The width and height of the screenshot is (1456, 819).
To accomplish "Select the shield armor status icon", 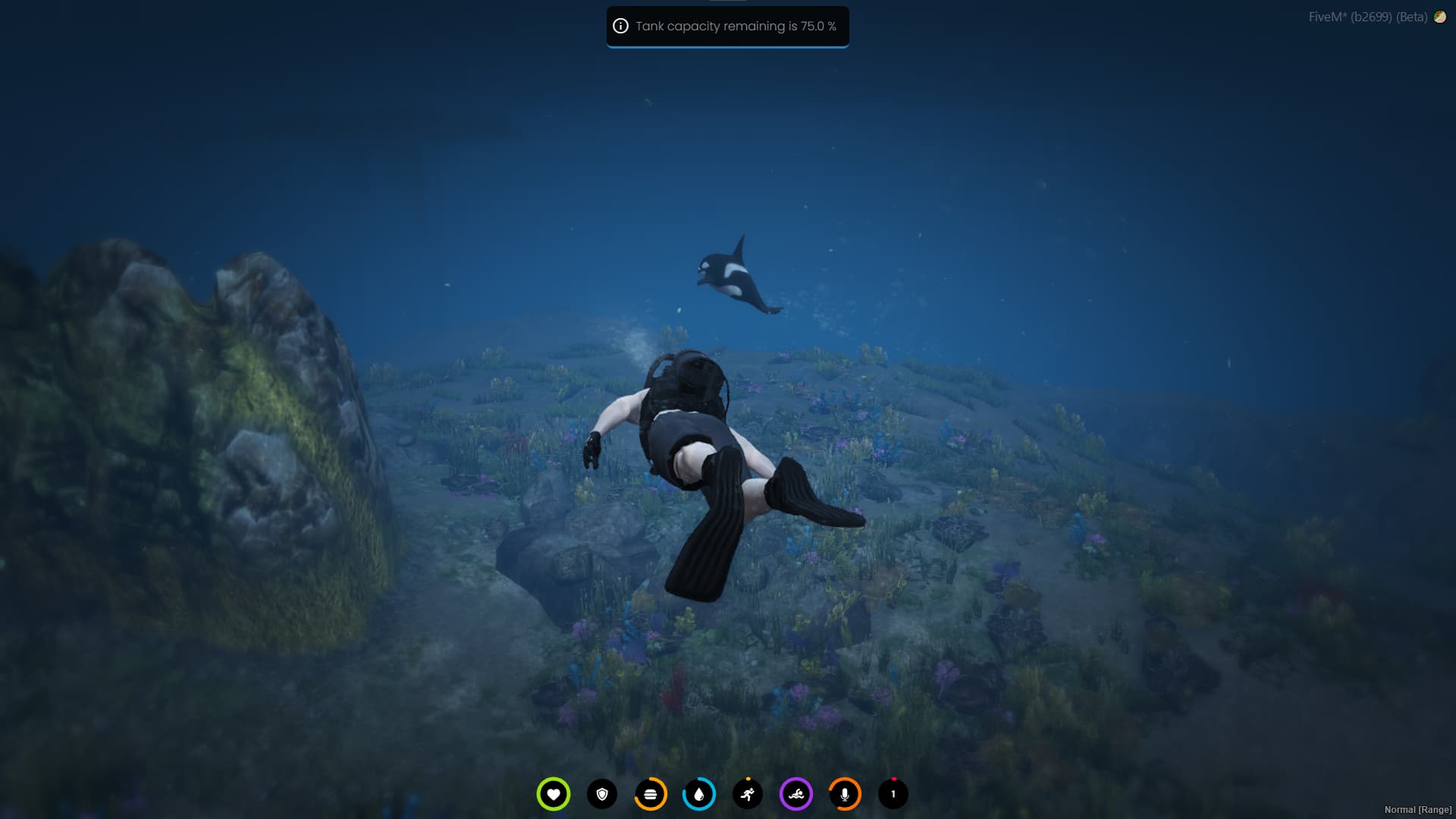I will [602, 794].
